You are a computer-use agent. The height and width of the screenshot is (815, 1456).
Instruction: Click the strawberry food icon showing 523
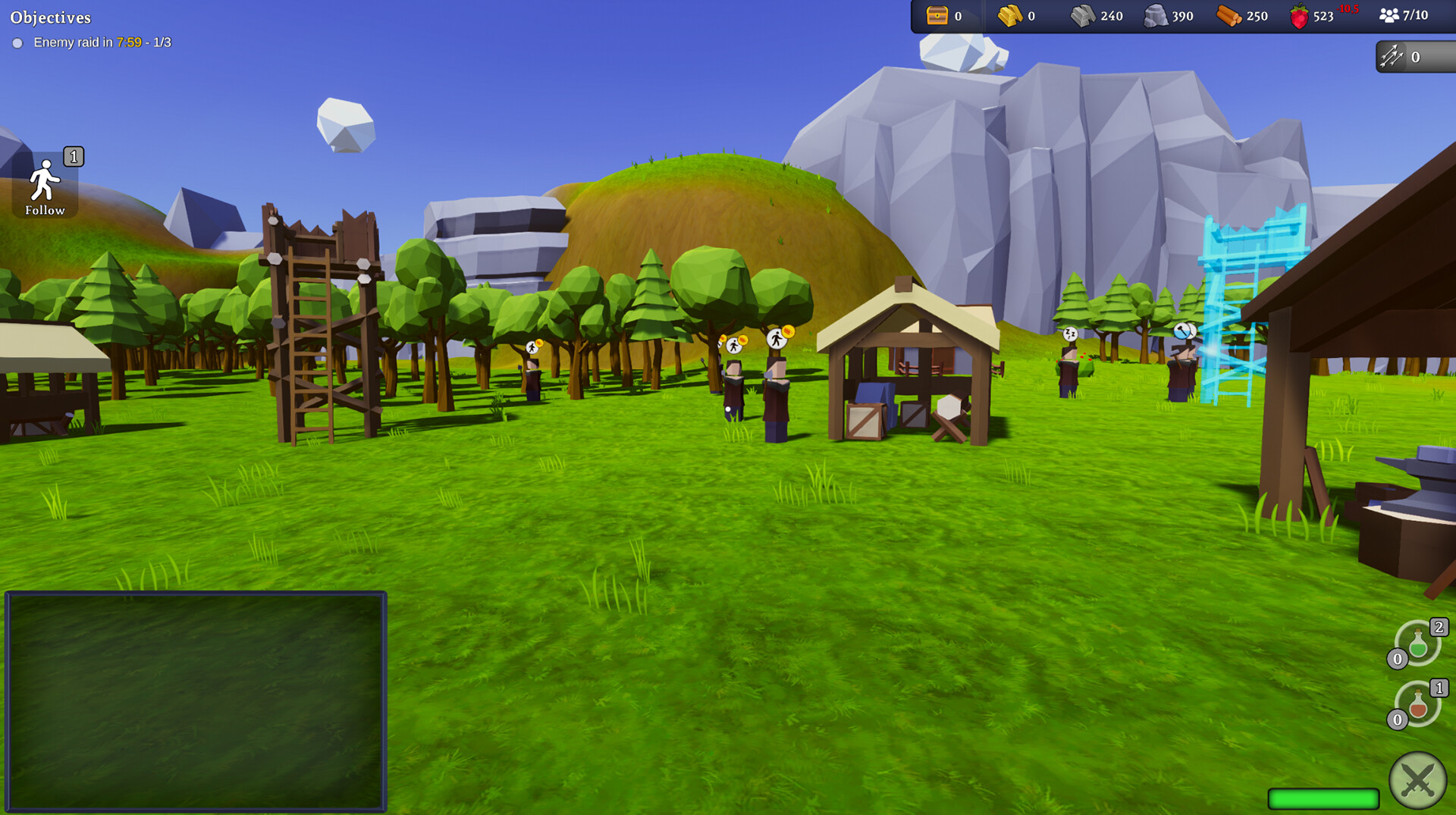1298,14
